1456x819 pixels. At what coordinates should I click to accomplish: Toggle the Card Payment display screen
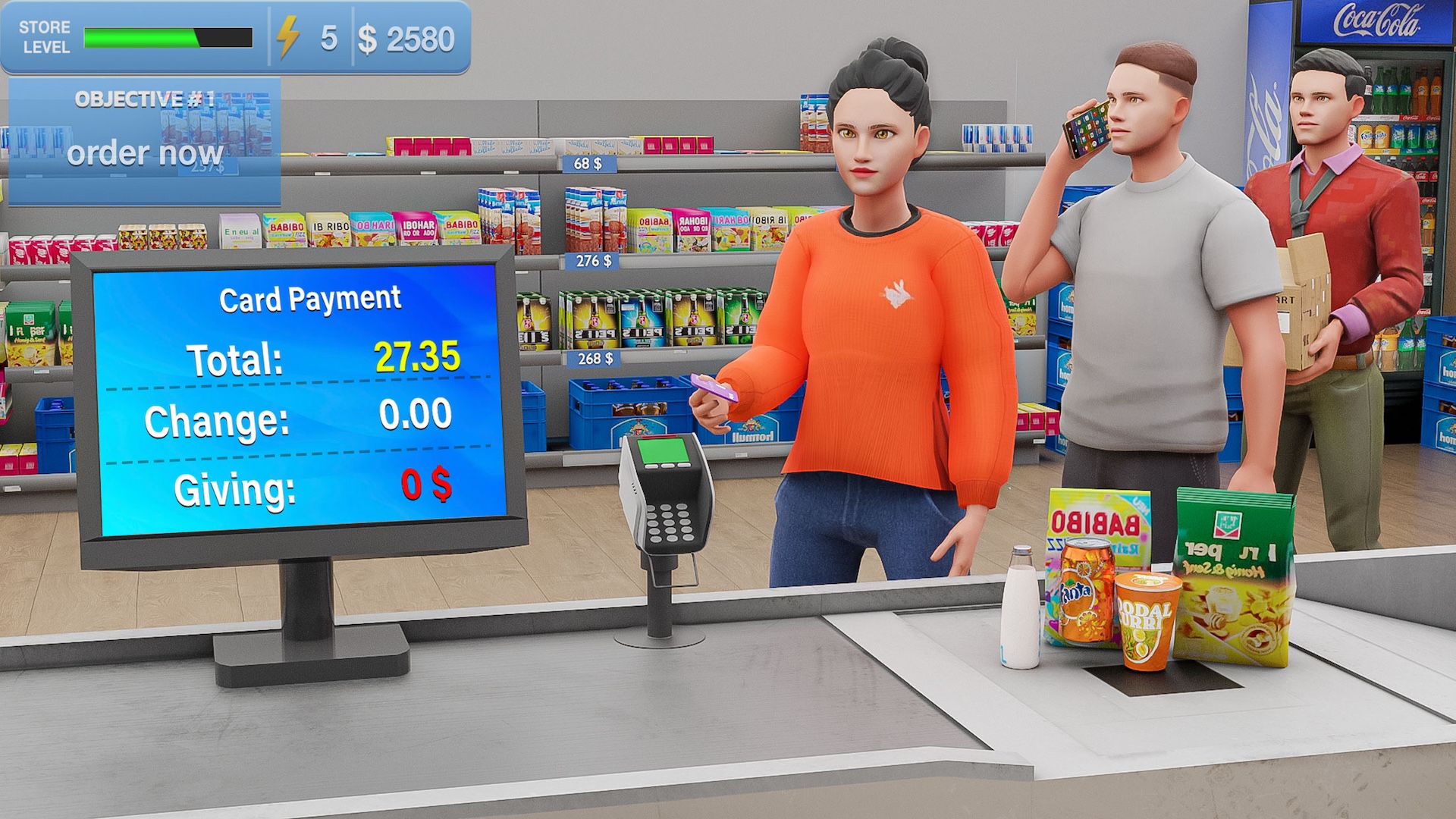coord(303,394)
